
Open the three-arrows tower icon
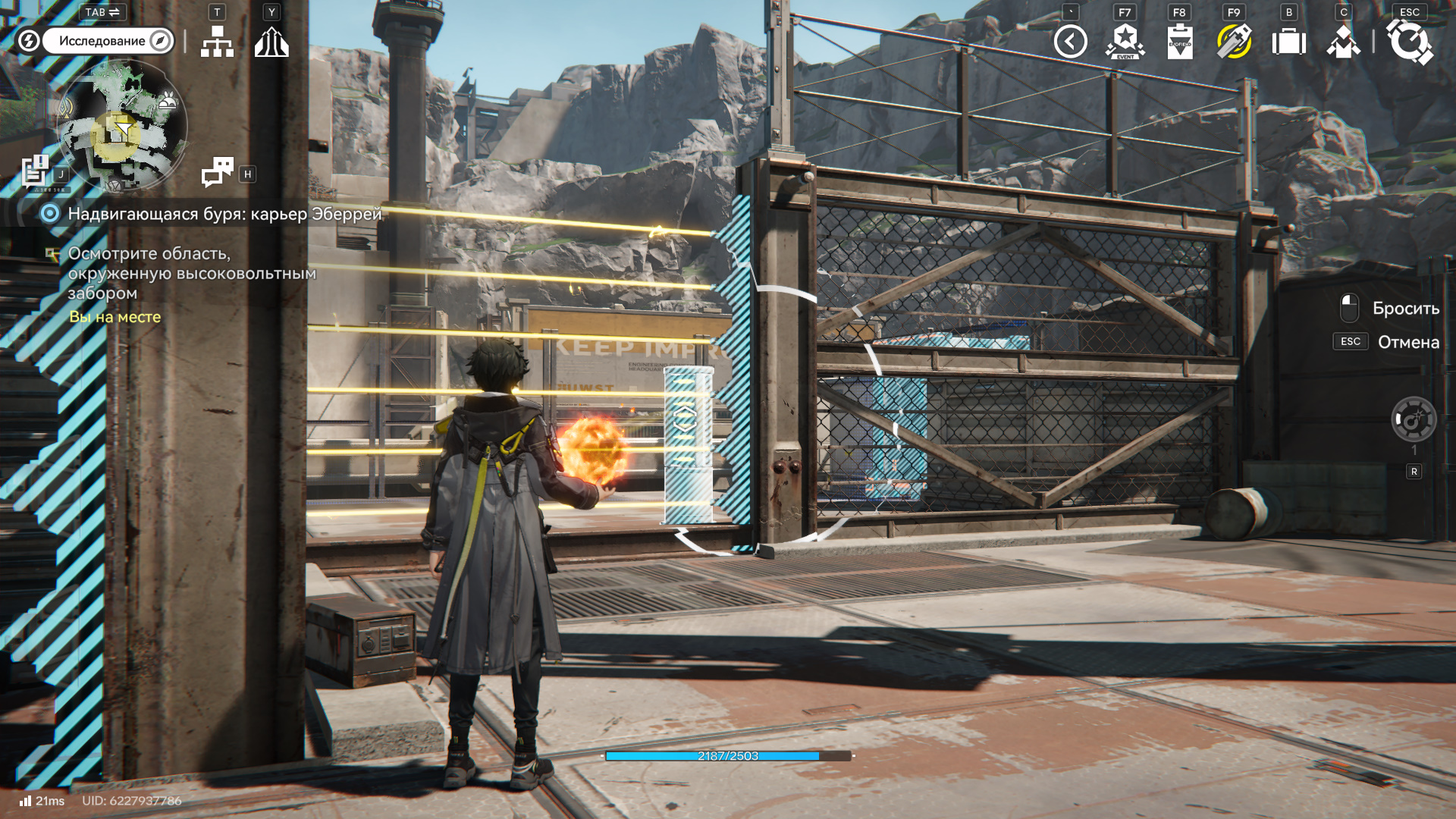tap(271, 42)
